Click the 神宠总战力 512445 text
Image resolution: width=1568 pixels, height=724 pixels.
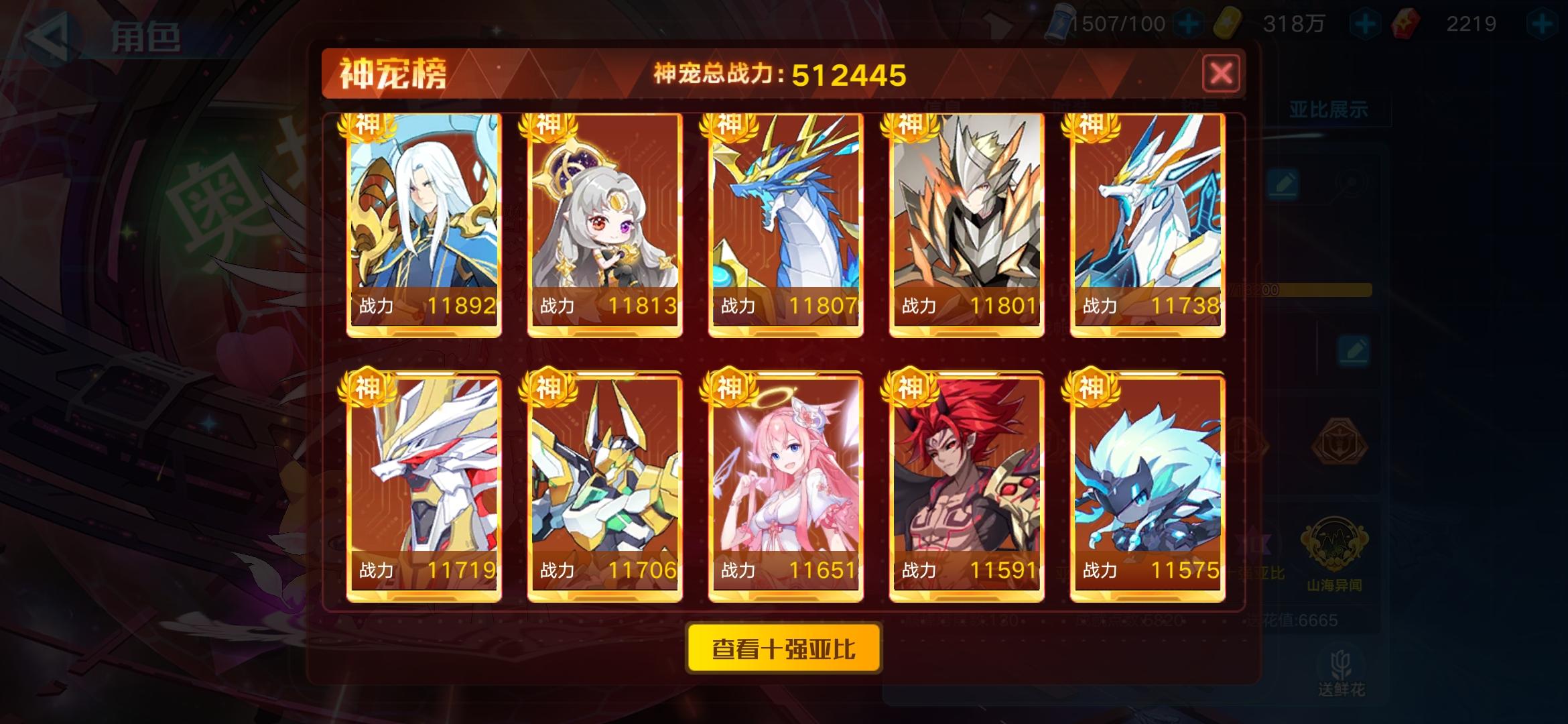[781, 74]
